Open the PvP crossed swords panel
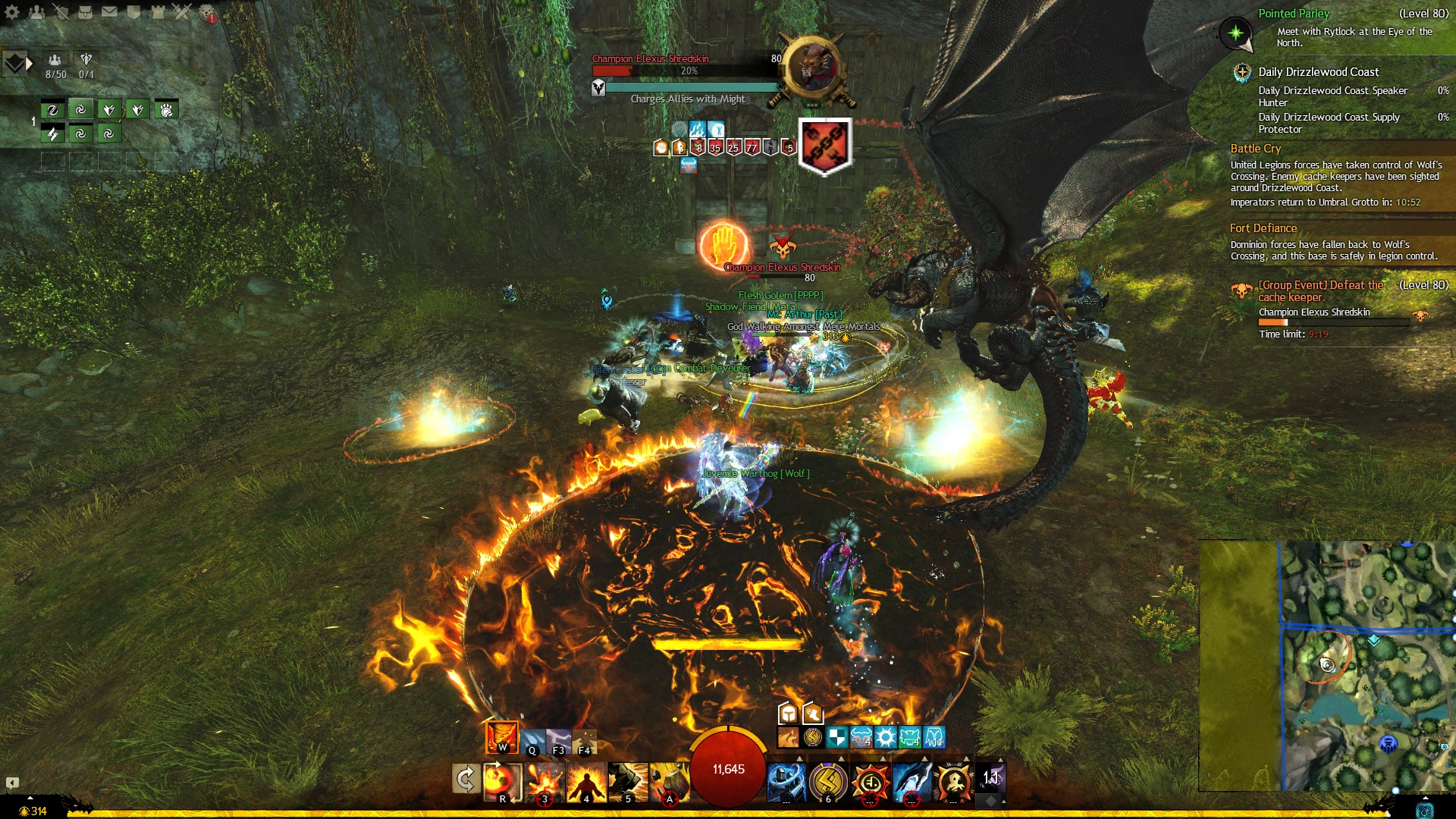The height and width of the screenshot is (819, 1456). (182, 11)
